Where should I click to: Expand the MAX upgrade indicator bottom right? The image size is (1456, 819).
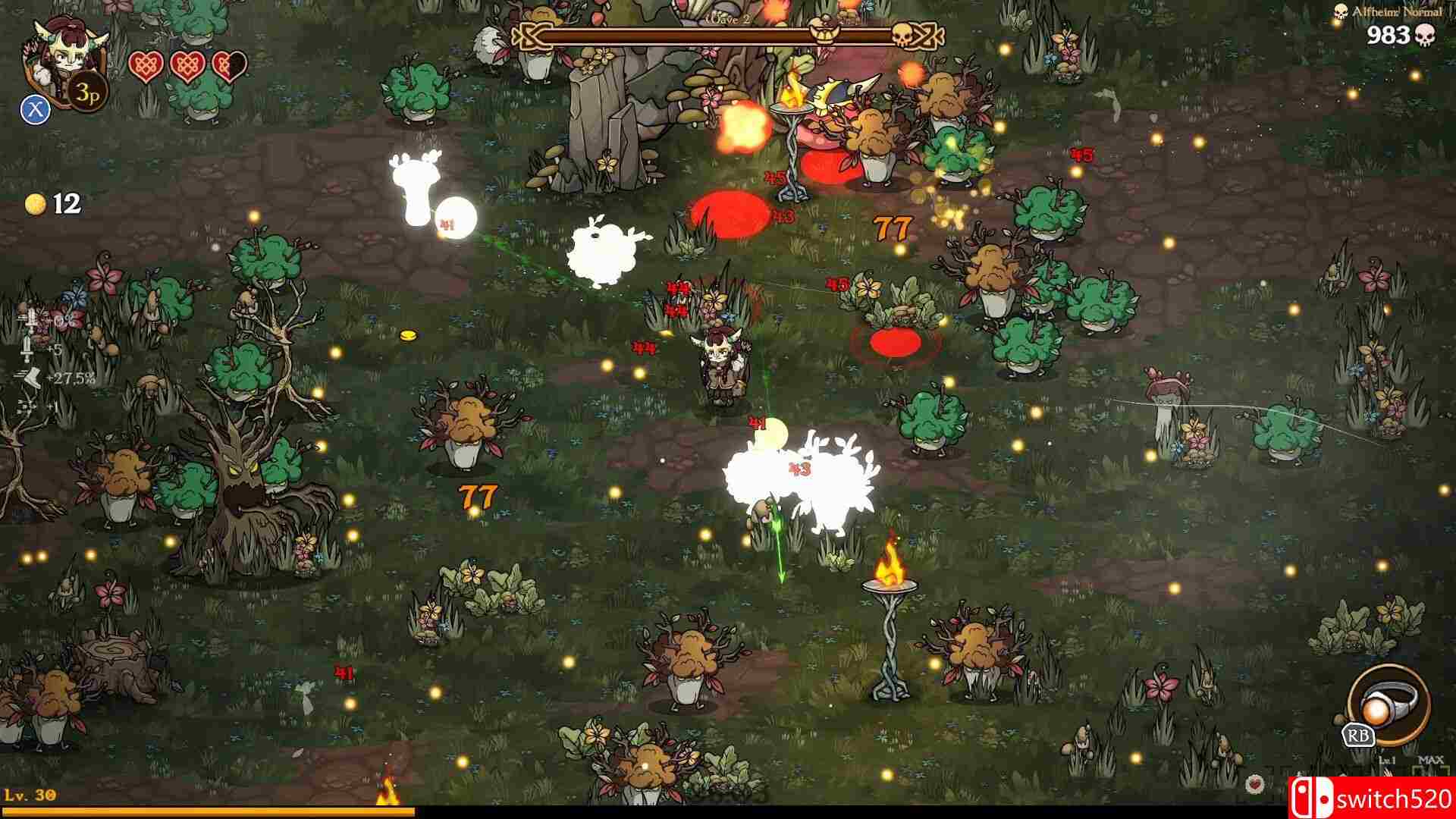1431,760
